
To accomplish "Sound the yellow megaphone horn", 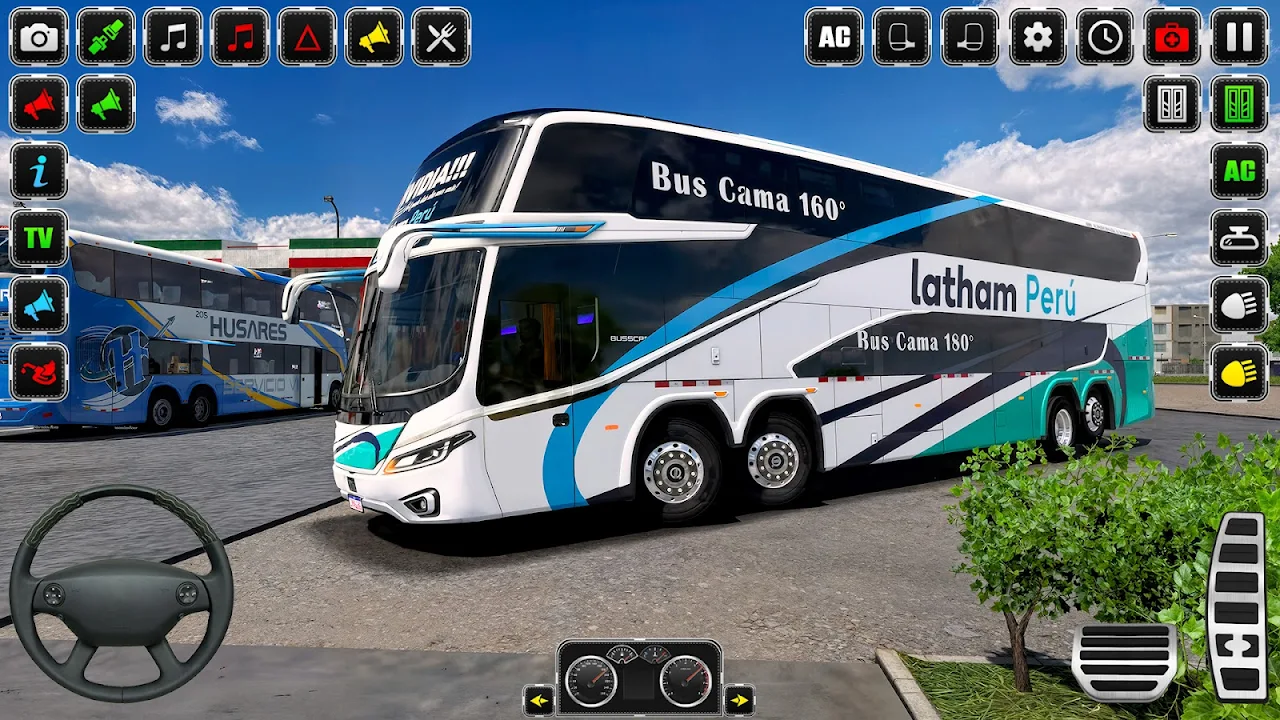I will coord(374,37).
